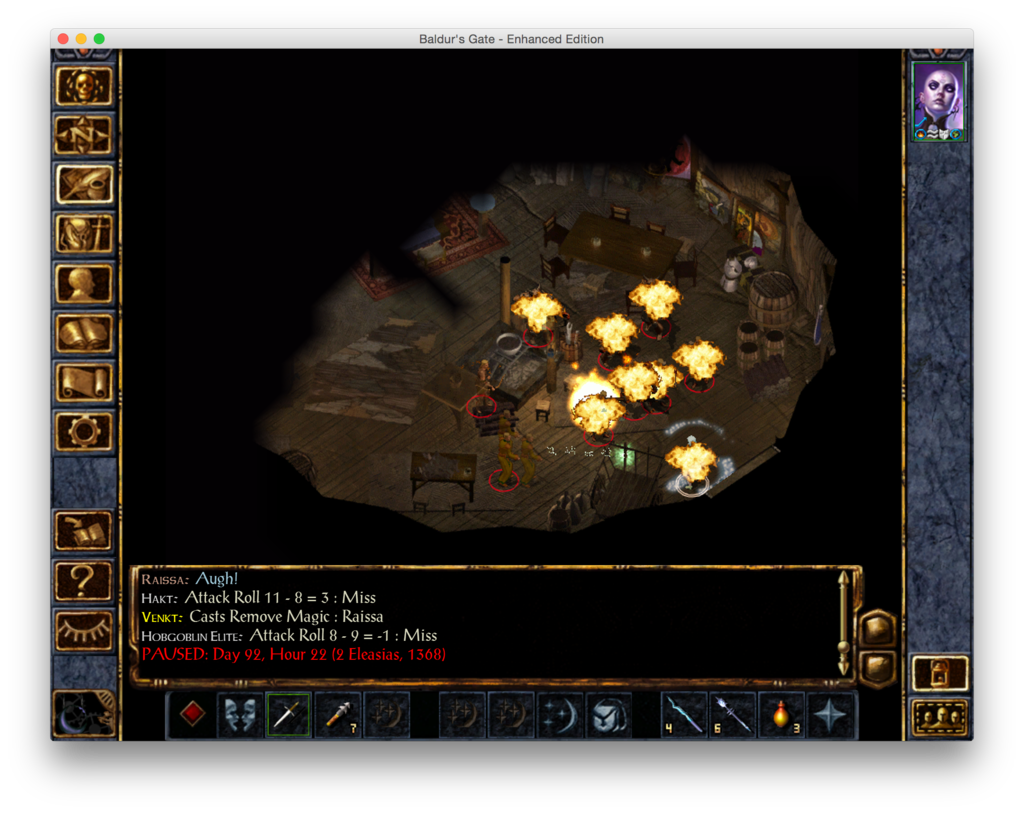The image size is (1024, 813).
Task: Close the game window with the red button
Action: 63,39
